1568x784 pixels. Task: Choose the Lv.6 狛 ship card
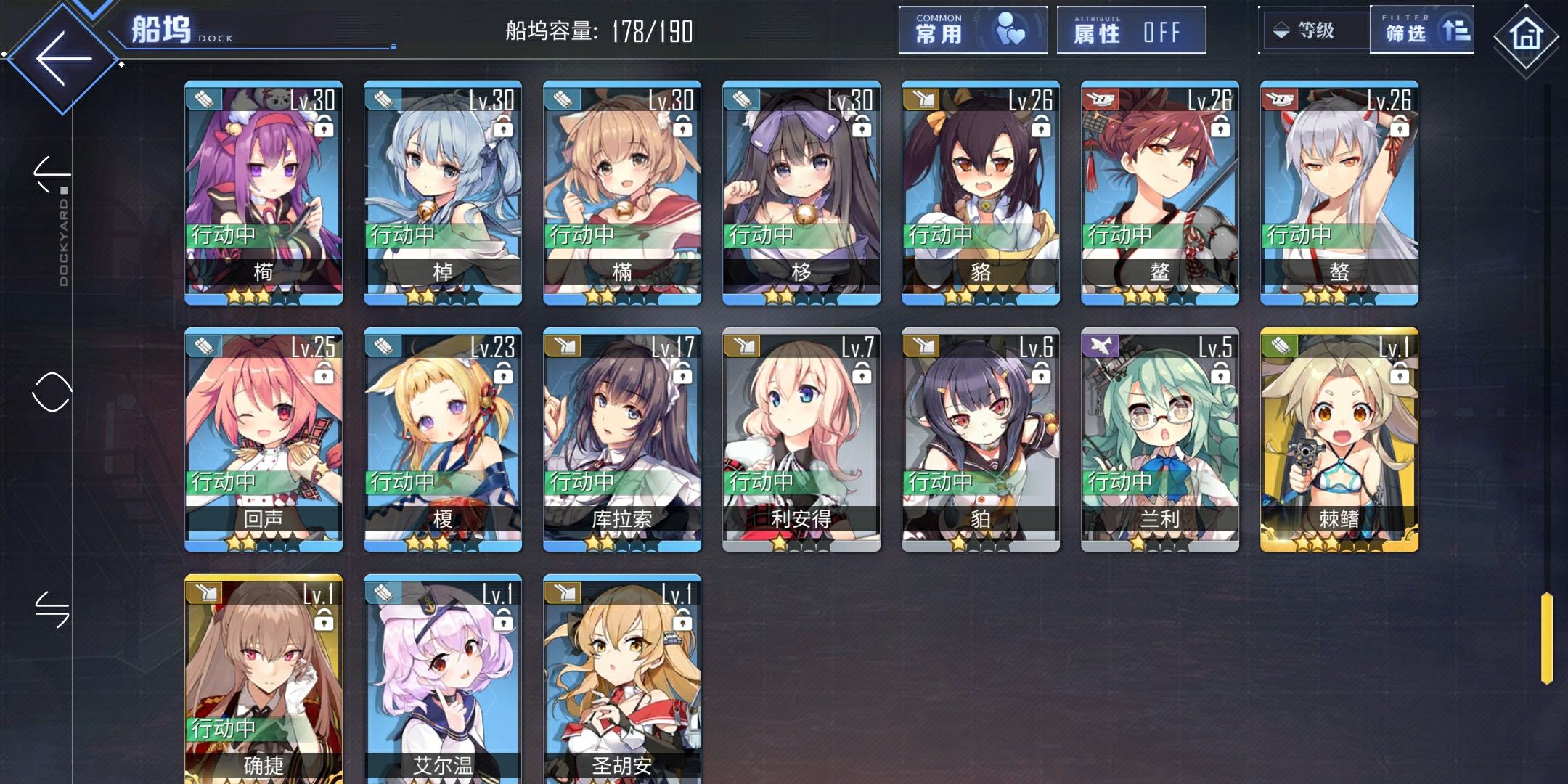[x=981, y=440]
